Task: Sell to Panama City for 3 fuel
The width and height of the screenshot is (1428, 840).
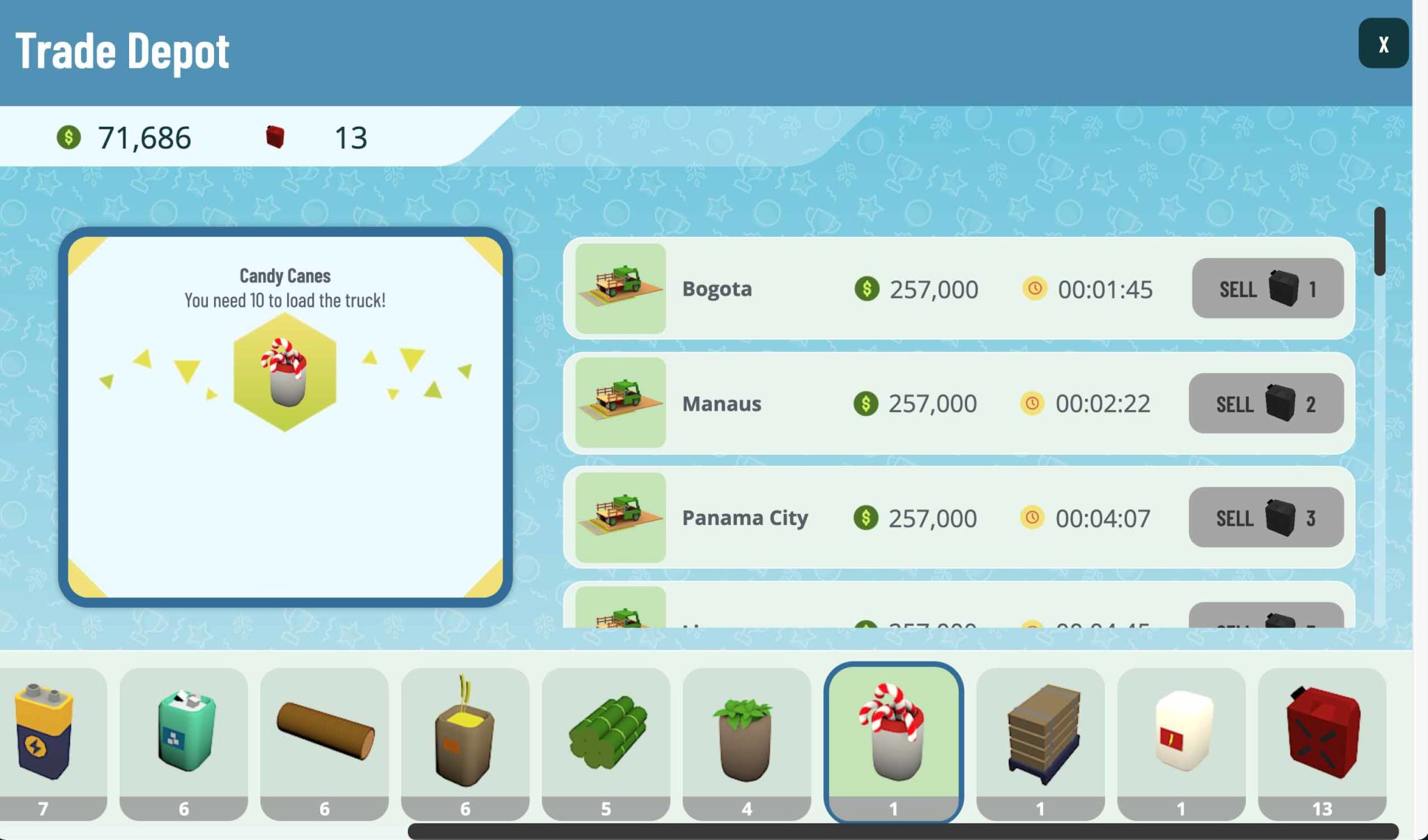Action: point(1266,518)
